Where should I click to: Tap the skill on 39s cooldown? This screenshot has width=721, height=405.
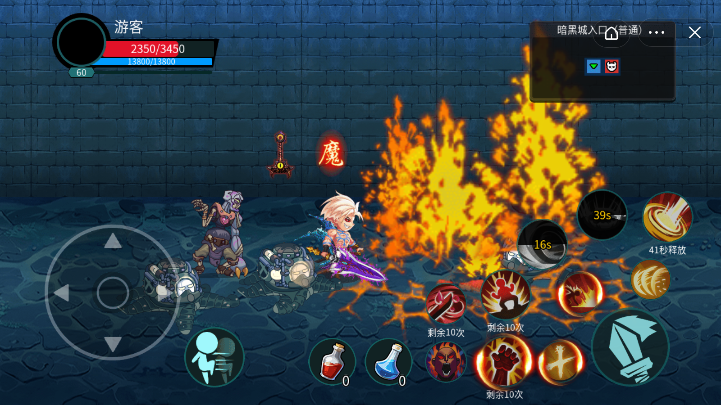pyautogui.click(x=602, y=215)
